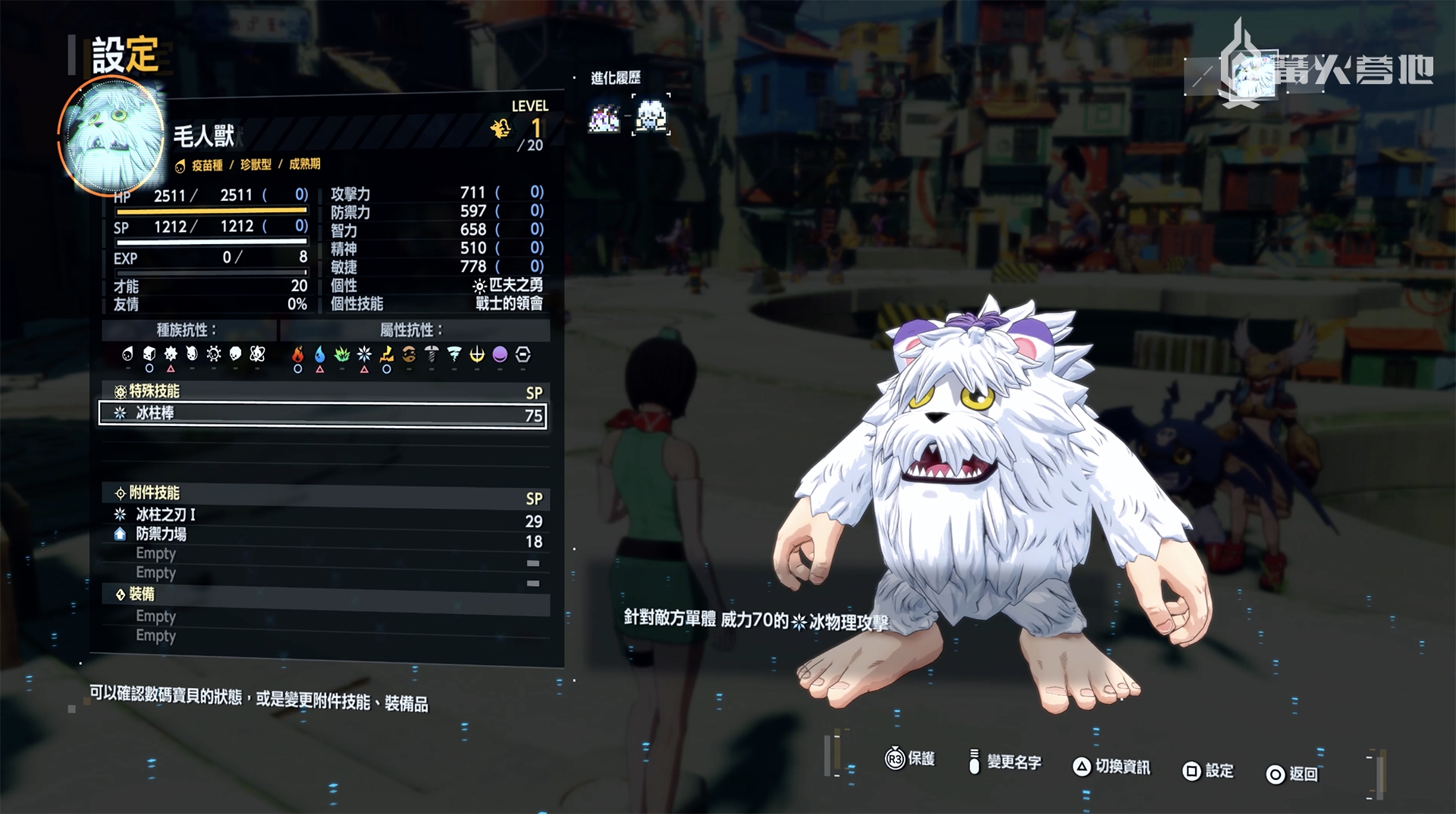The height and width of the screenshot is (814, 1456).
Task: Select the highlighted evolution history sprite
Action: click(x=651, y=117)
